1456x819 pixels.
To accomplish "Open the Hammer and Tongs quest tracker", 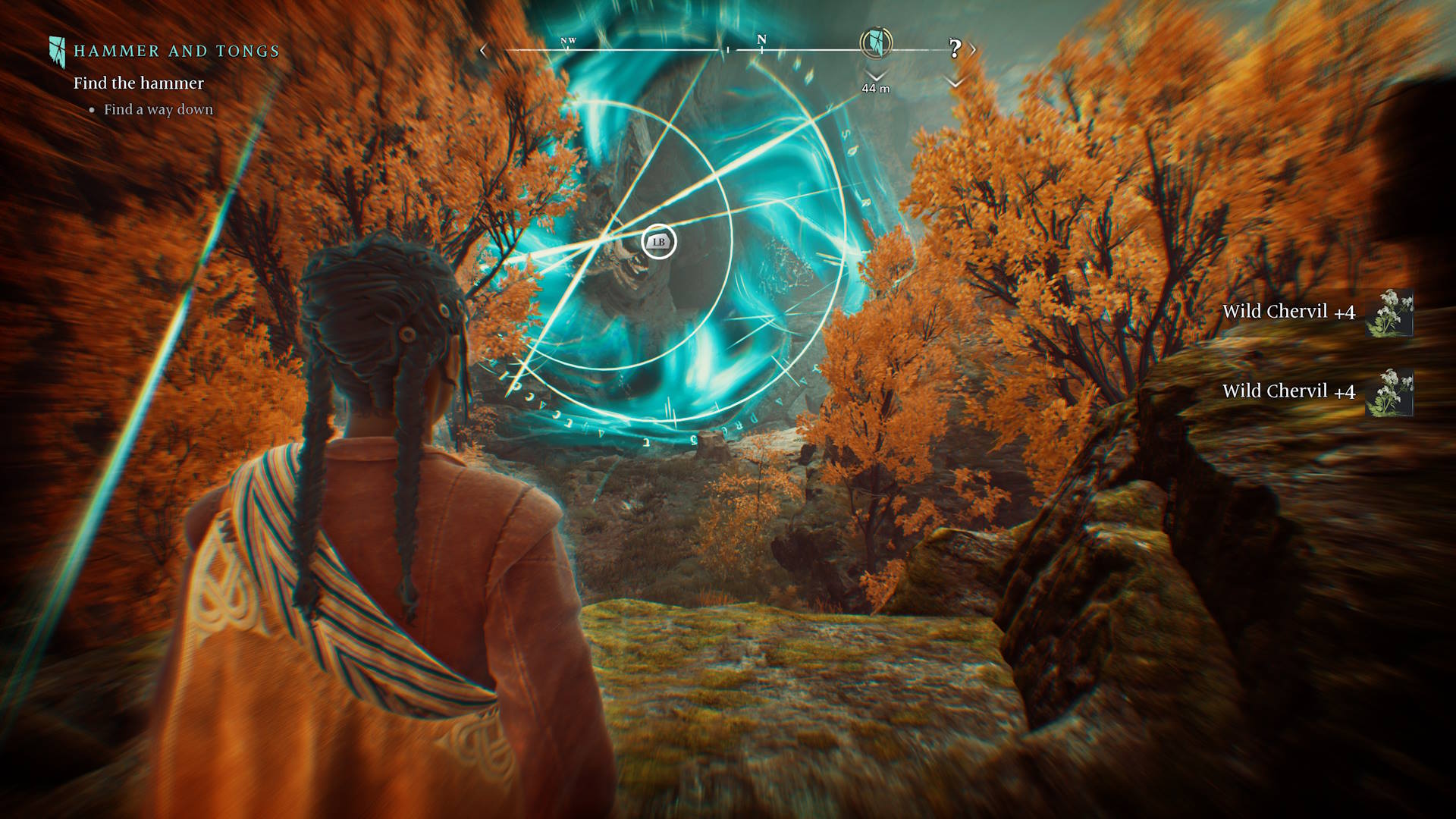I will [176, 52].
